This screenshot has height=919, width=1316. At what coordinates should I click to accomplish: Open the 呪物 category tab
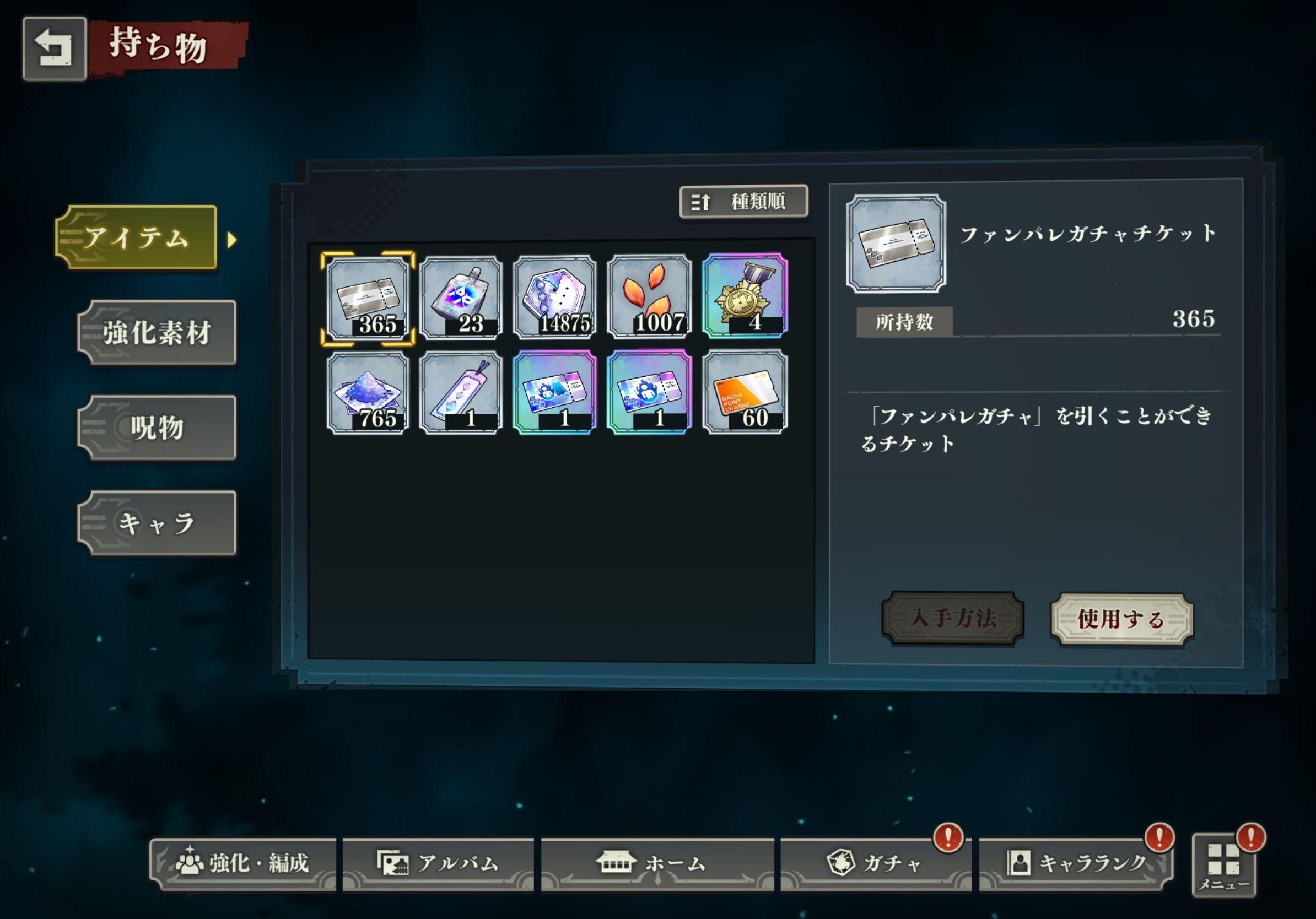tap(157, 428)
